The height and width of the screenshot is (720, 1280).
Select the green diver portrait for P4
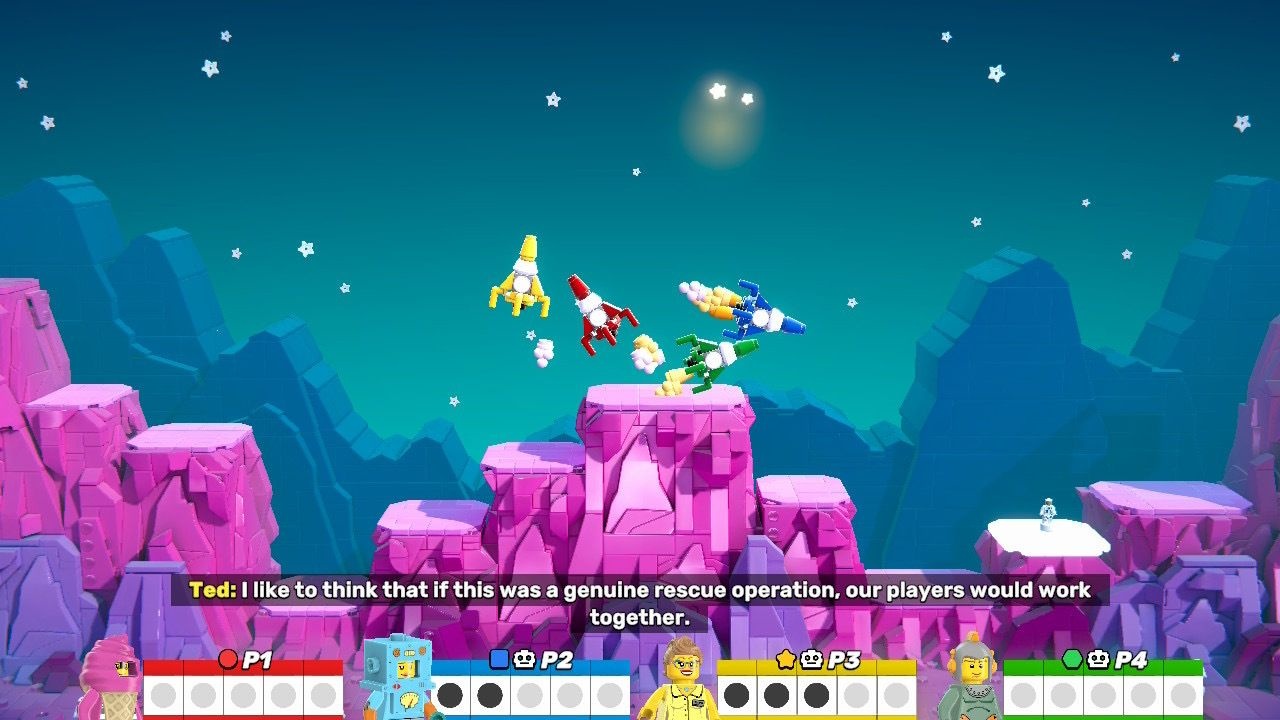click(x=968, y=678)
